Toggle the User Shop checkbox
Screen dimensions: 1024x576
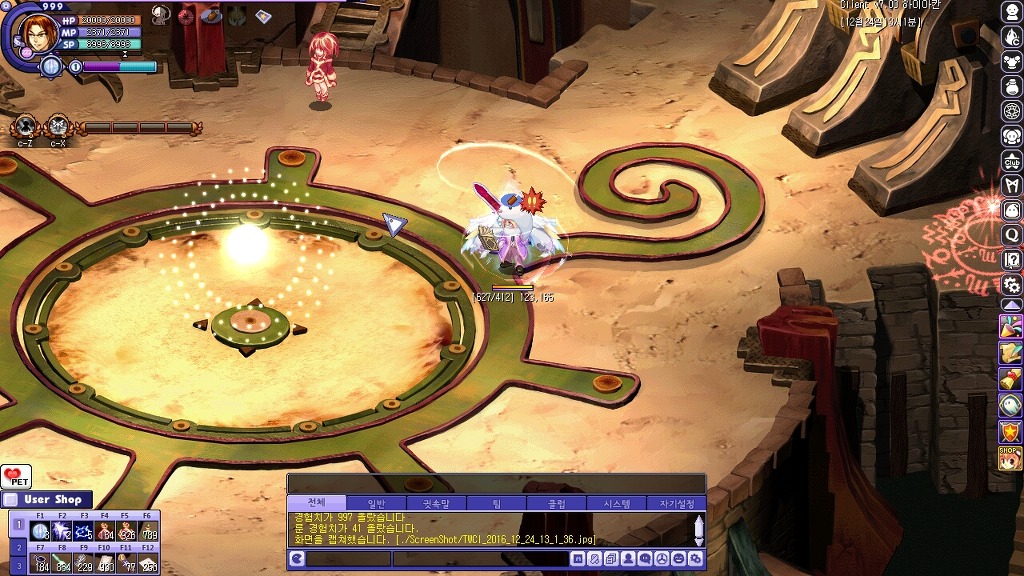click(10, 500)
